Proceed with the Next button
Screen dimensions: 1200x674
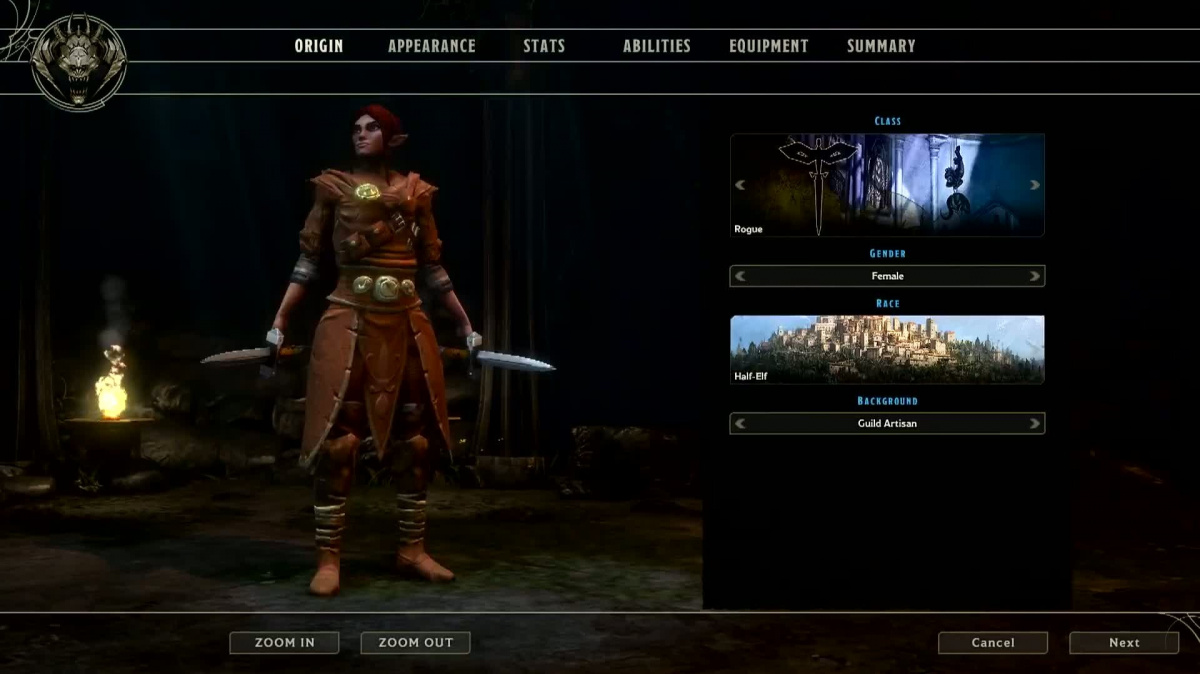(x=1124, y=643)
